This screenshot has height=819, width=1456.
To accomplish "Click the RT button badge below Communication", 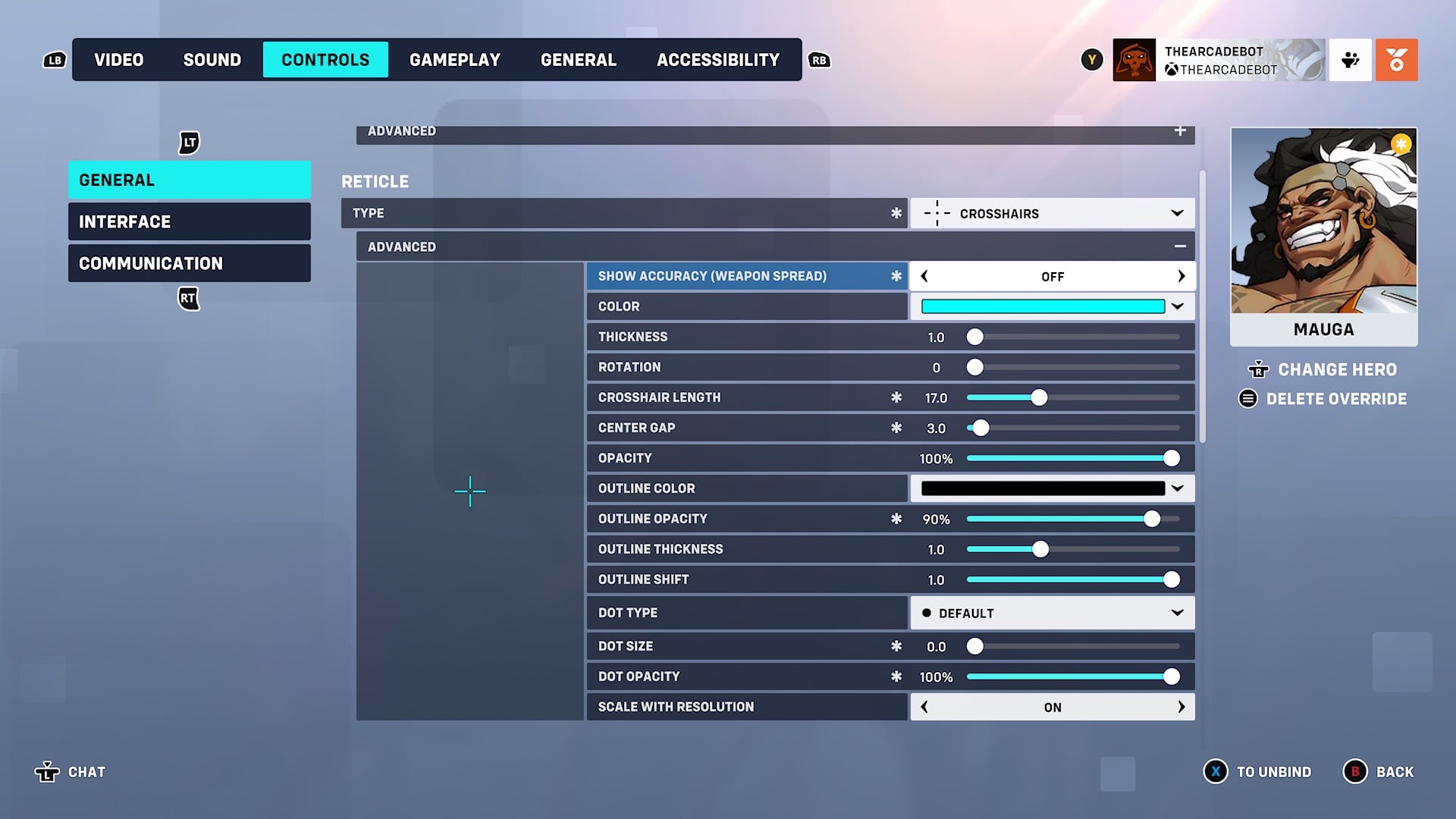I will click(x=187, y=299).
